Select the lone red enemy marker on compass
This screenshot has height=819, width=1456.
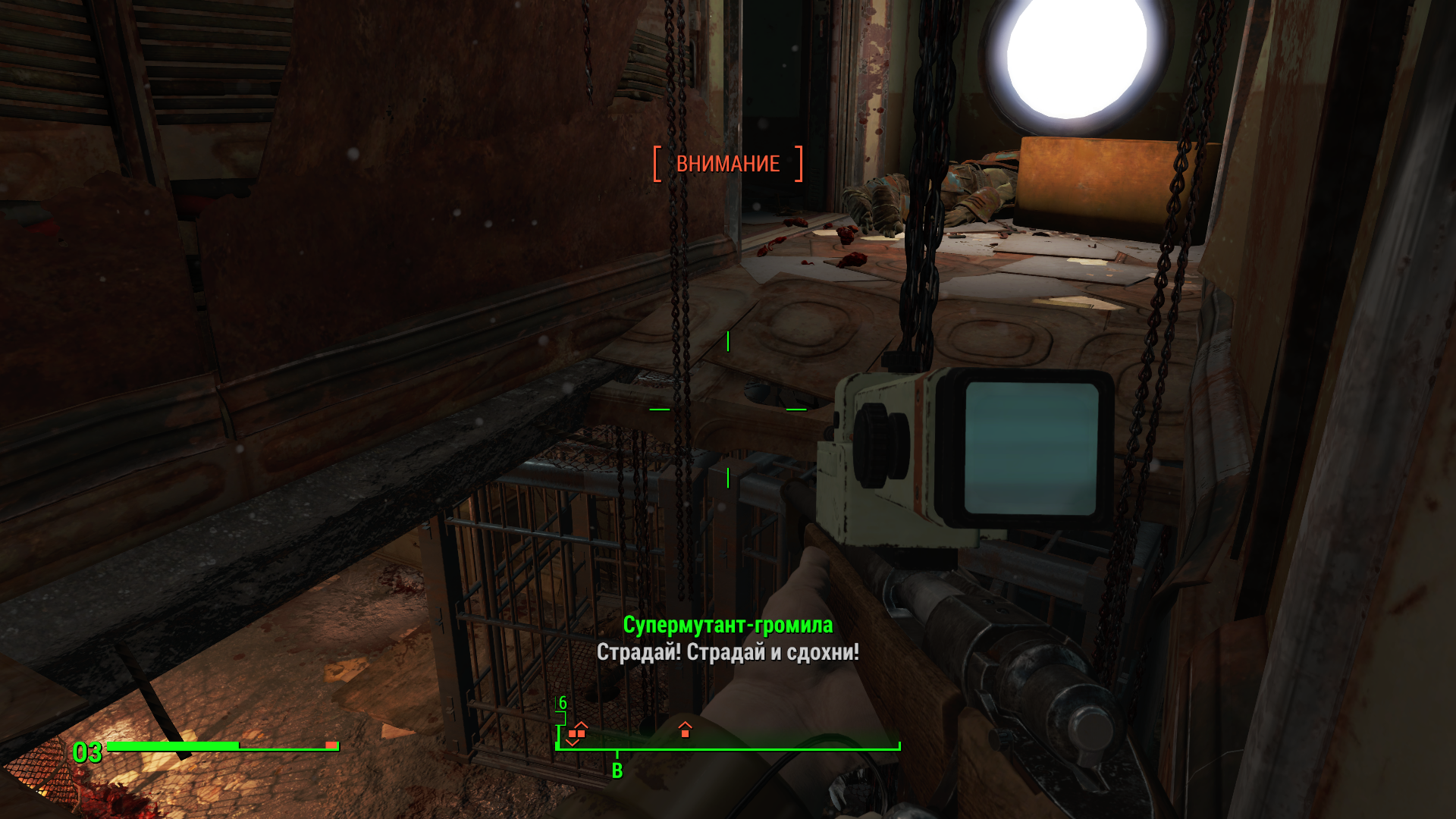685,730
